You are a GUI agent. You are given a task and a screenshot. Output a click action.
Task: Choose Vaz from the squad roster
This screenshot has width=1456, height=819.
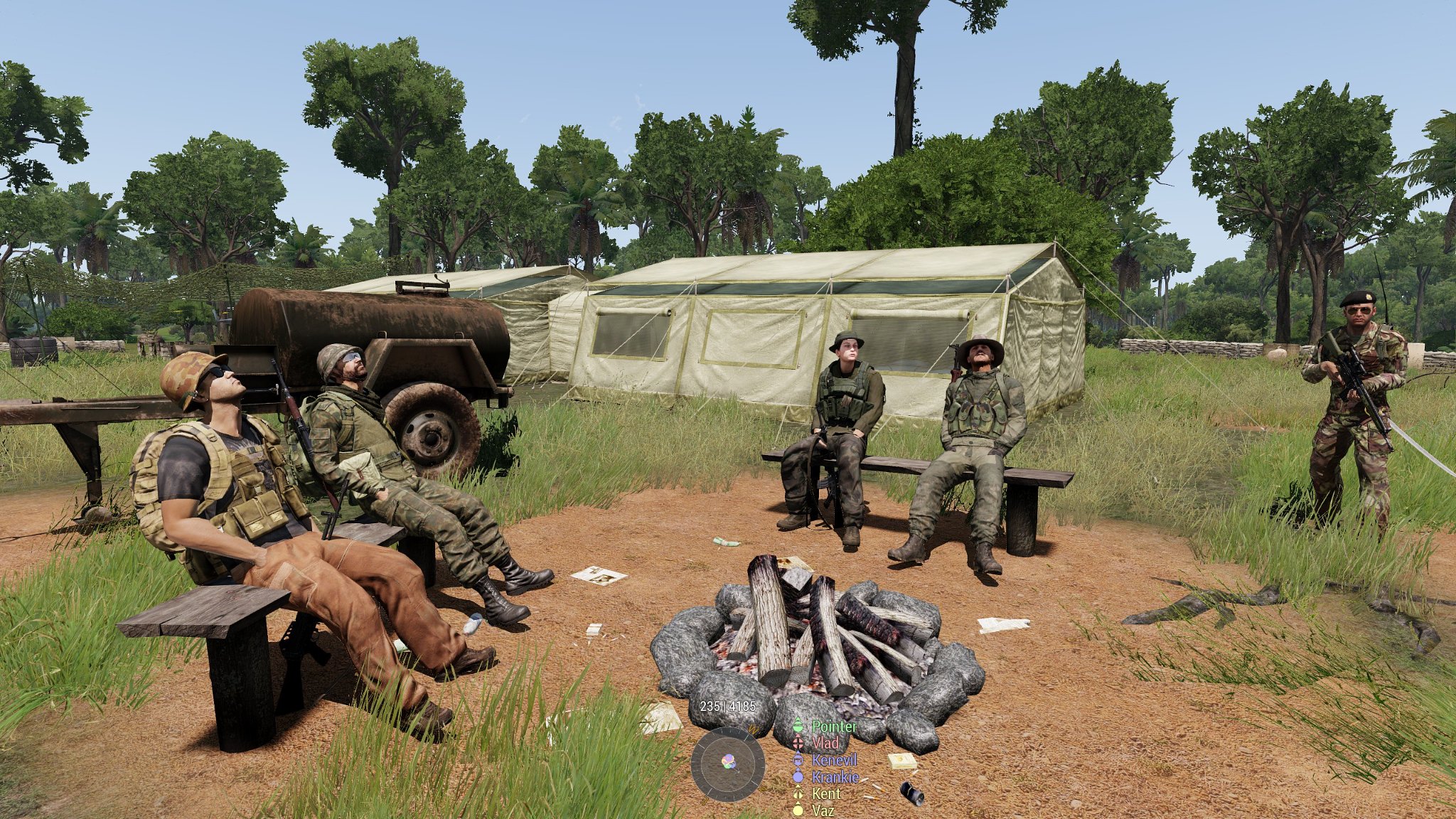(823, 810)
